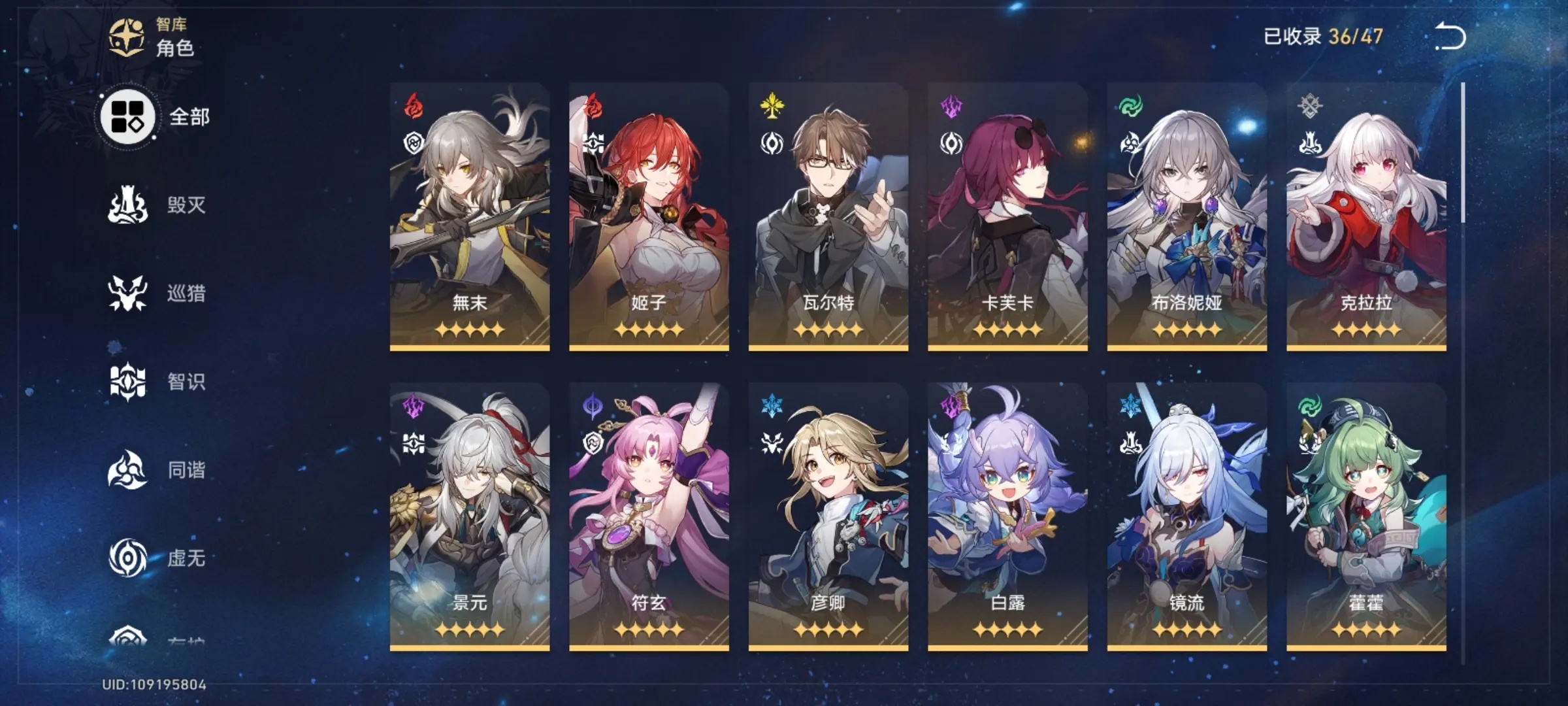Select the 克拉拉 character card
The width and height of the screenshot is (1568, 706).
coord(1366,217)
